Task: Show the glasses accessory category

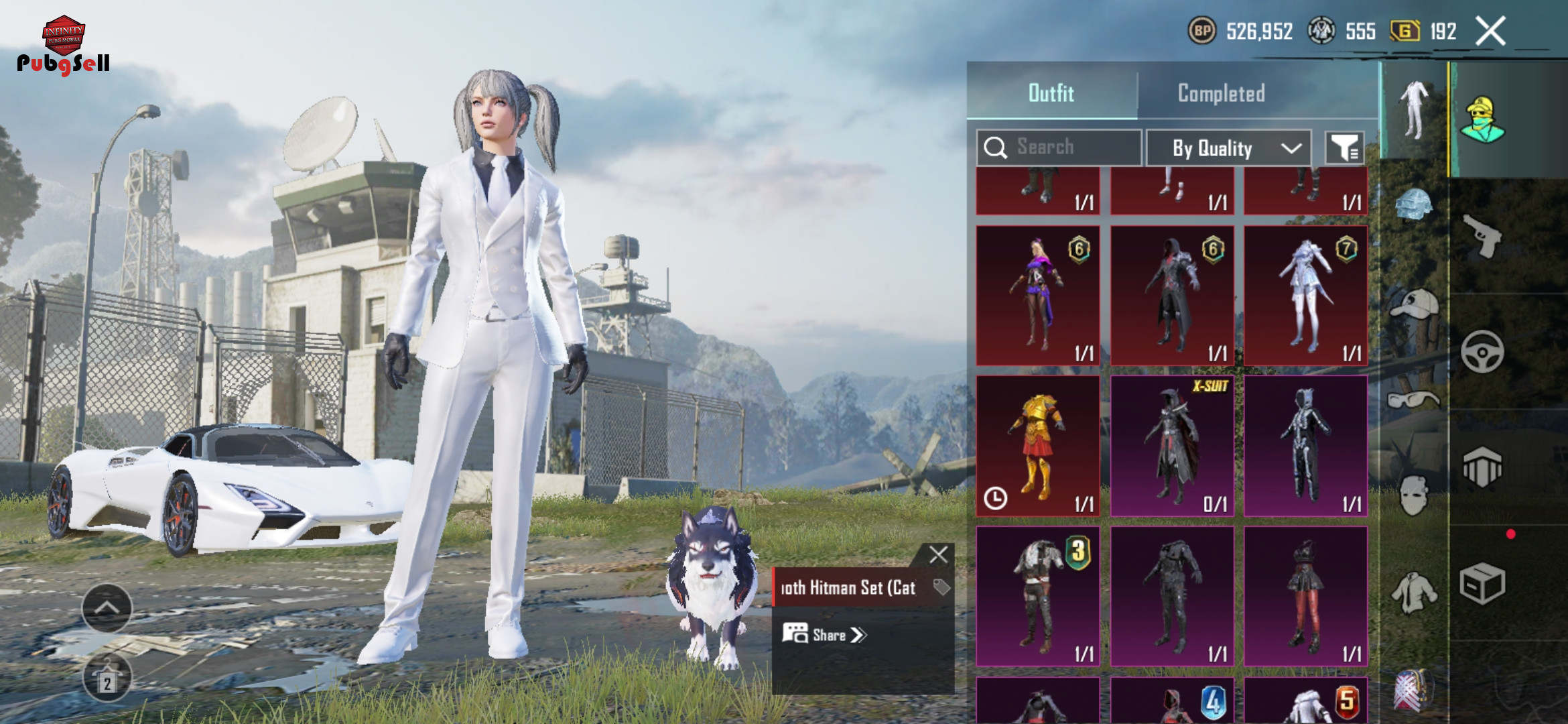Action: coord(1414,400)
